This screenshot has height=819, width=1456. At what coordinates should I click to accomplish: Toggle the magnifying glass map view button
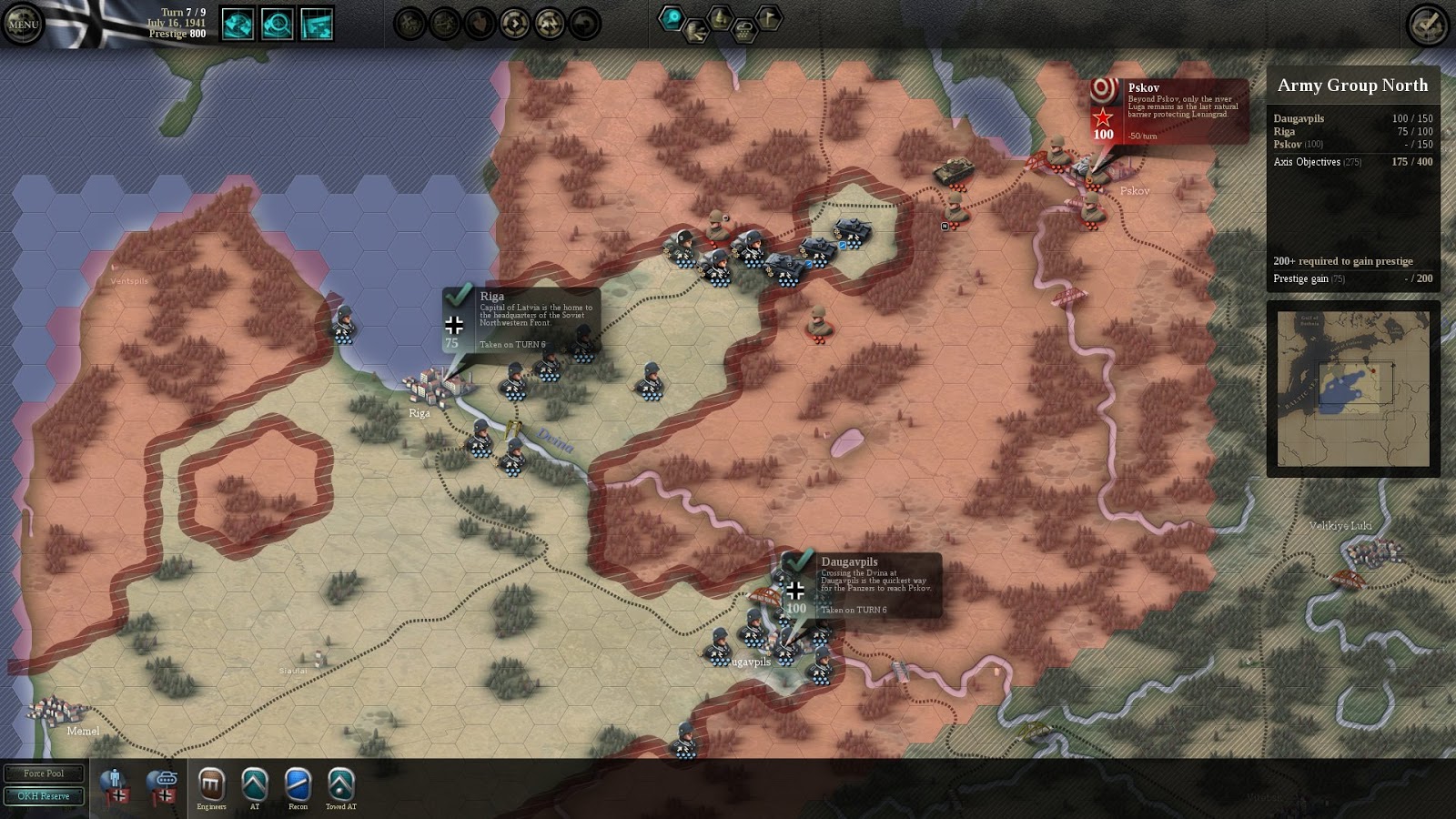[277, 24]
